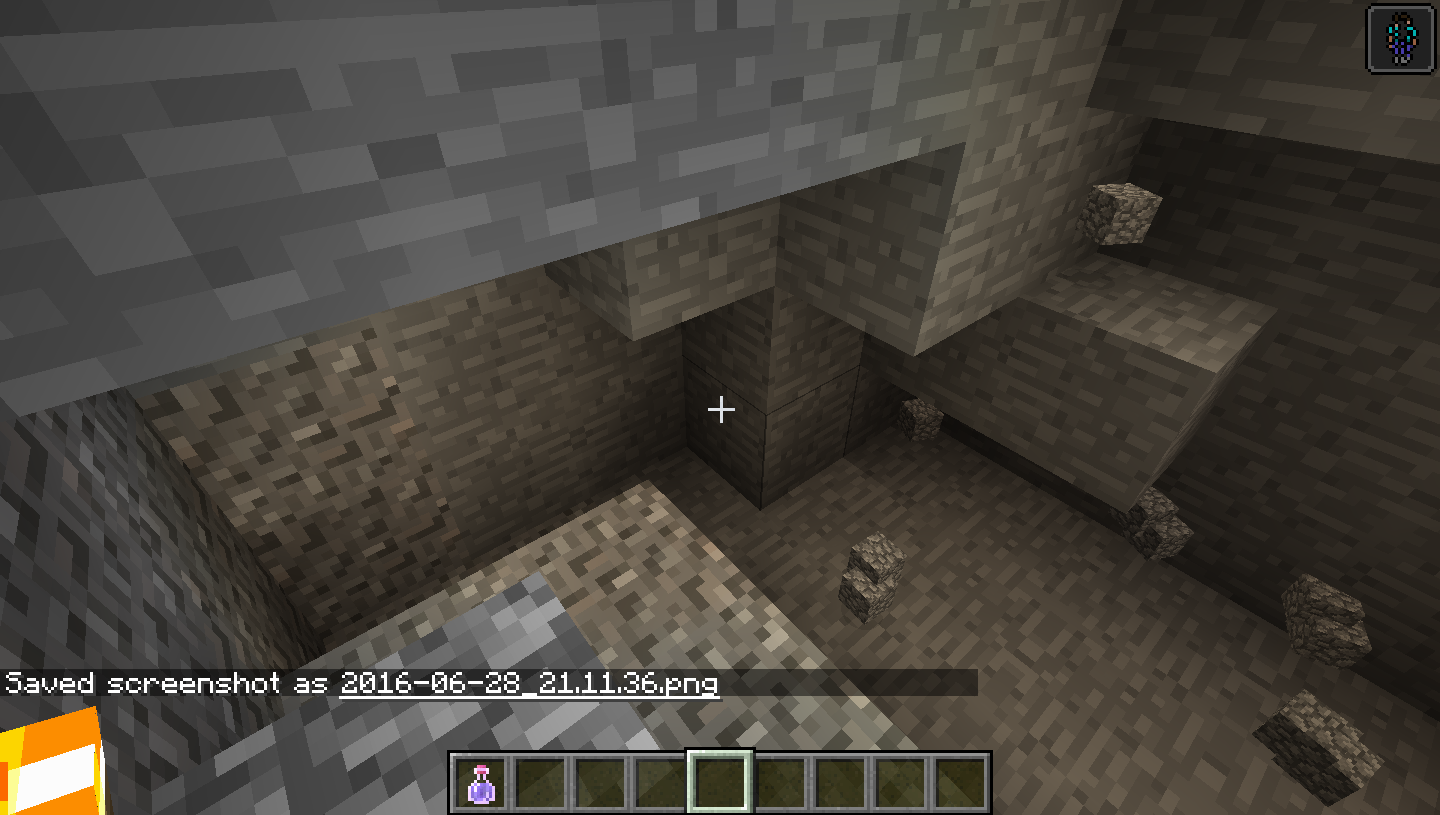Click the status effect icon
Image resolution: width=1440 pixels, height=815 pixels.
pyautogui.click(x=1399, y=37)
